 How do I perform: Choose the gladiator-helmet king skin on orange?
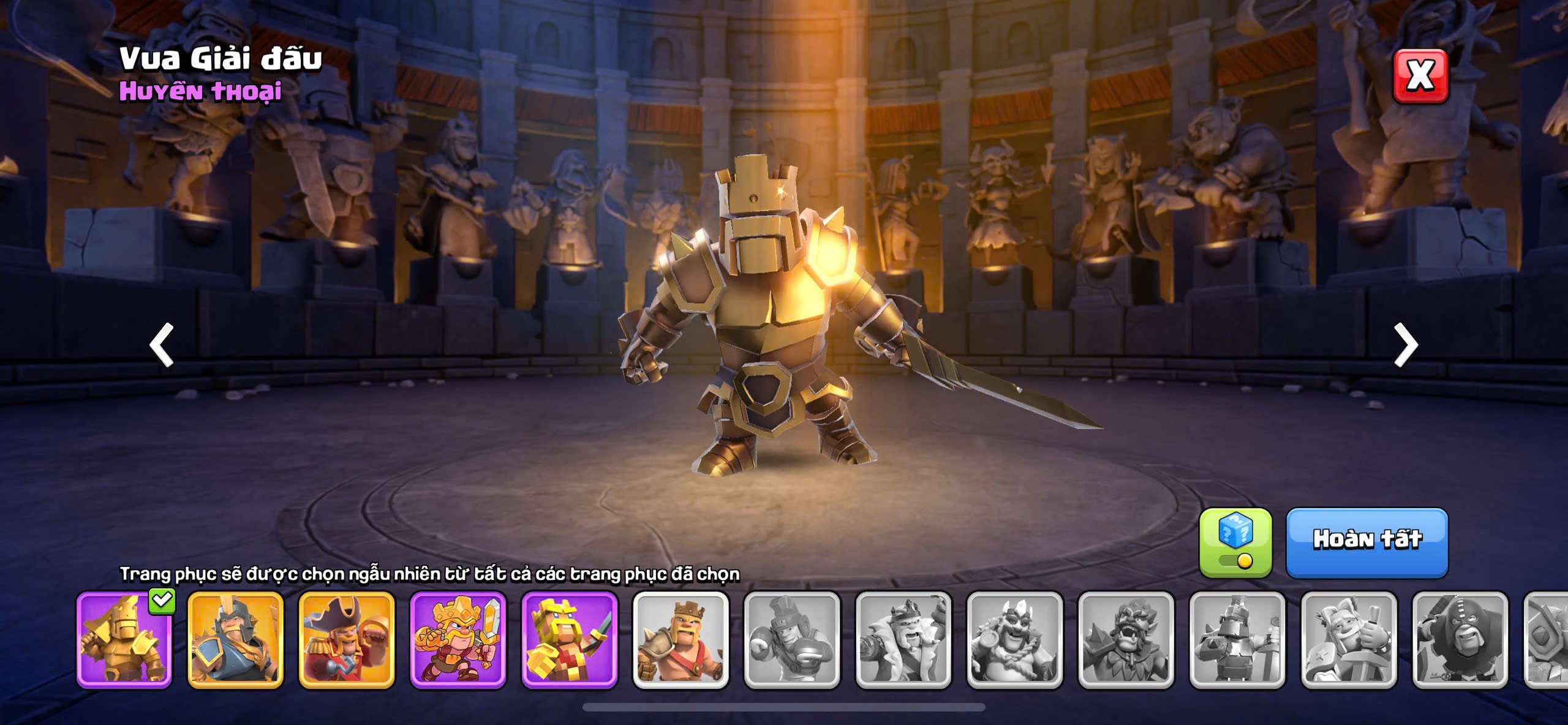[235, 639]
